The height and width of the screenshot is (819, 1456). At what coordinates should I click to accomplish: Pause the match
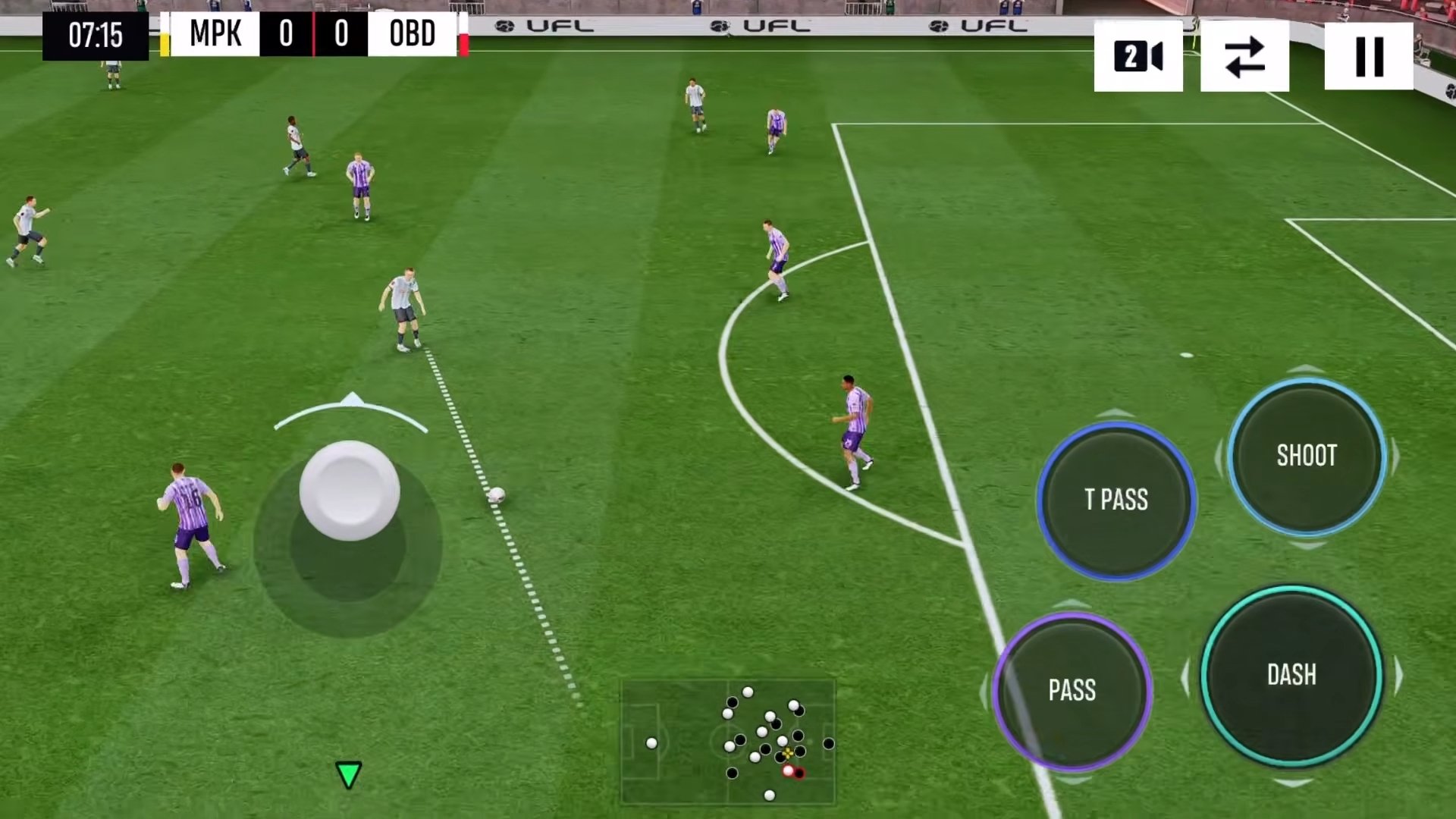[x=1369, y=57]
